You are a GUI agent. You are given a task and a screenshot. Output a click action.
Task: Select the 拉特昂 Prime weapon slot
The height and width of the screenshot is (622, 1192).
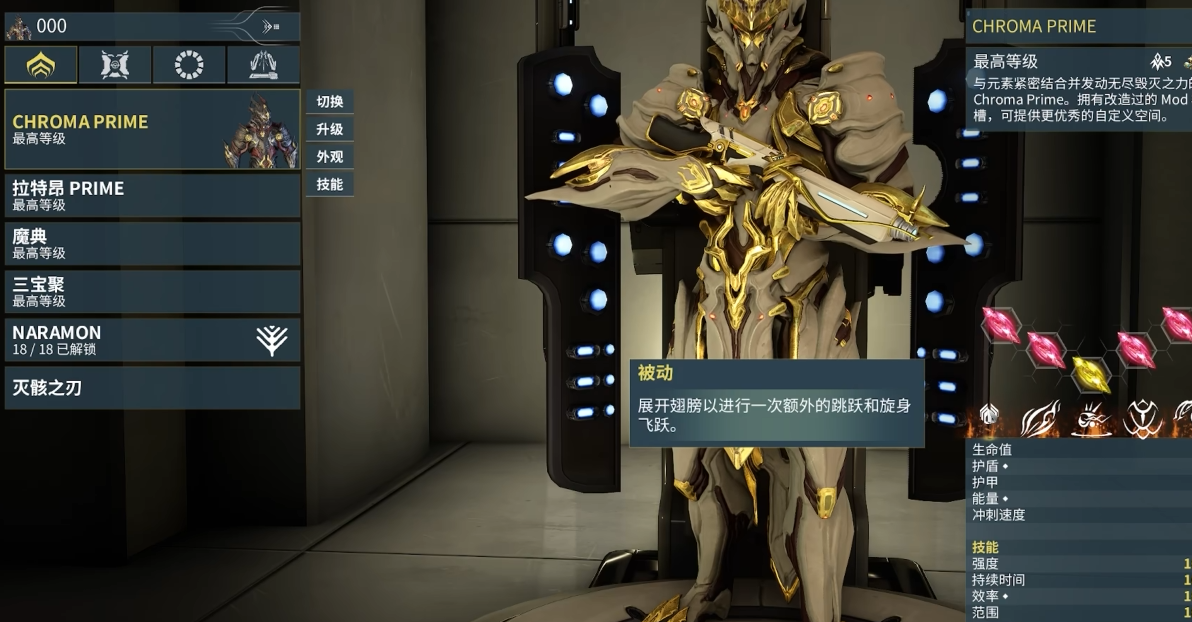click(x=152, y=196)
